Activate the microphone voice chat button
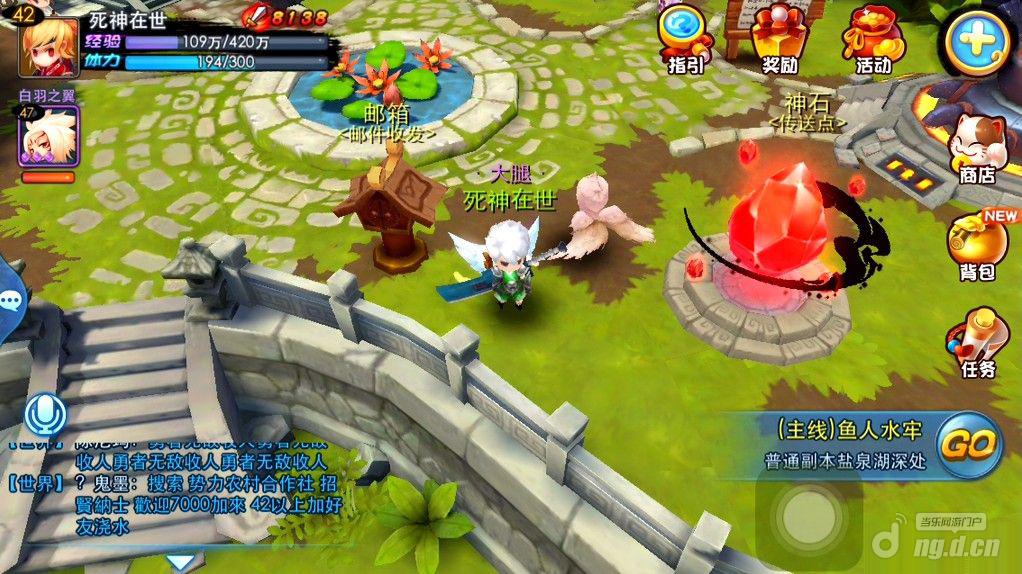This screenshot has height=574, width=1022. pyautogui.click(x=46, y=414)
